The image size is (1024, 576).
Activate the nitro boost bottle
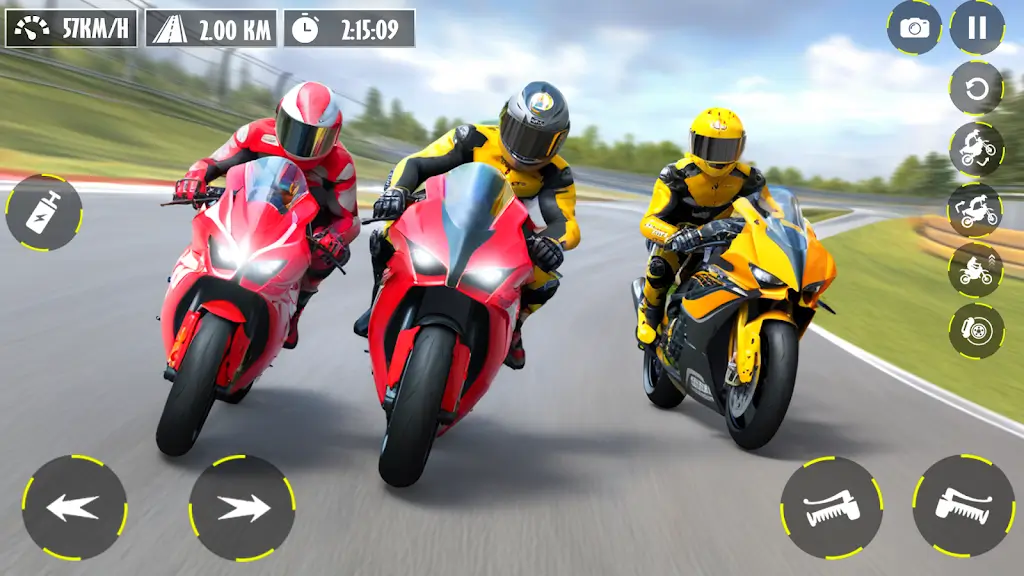[43, 212]
